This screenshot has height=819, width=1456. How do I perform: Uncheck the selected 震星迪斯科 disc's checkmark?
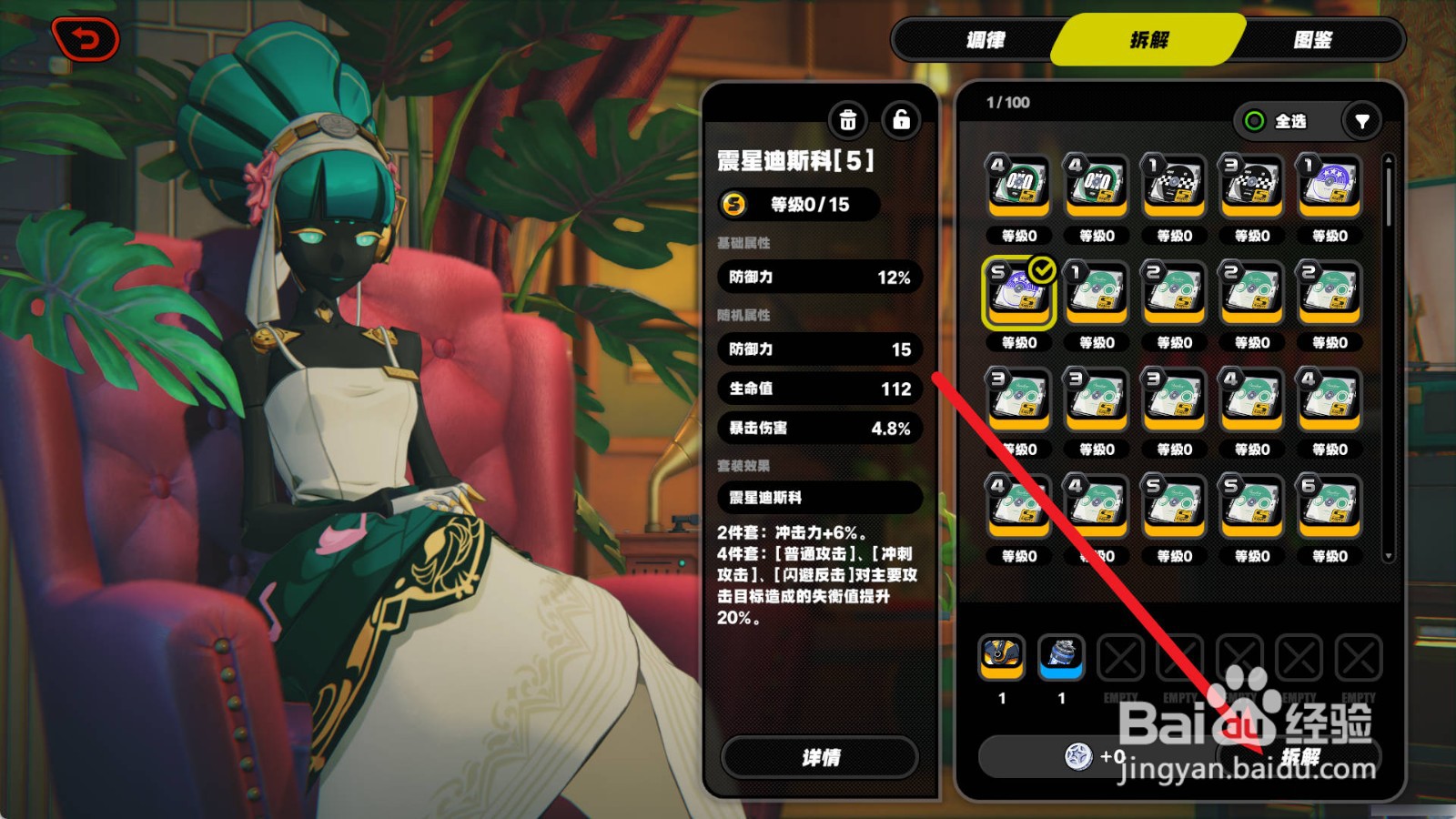tap(1042, 268)
